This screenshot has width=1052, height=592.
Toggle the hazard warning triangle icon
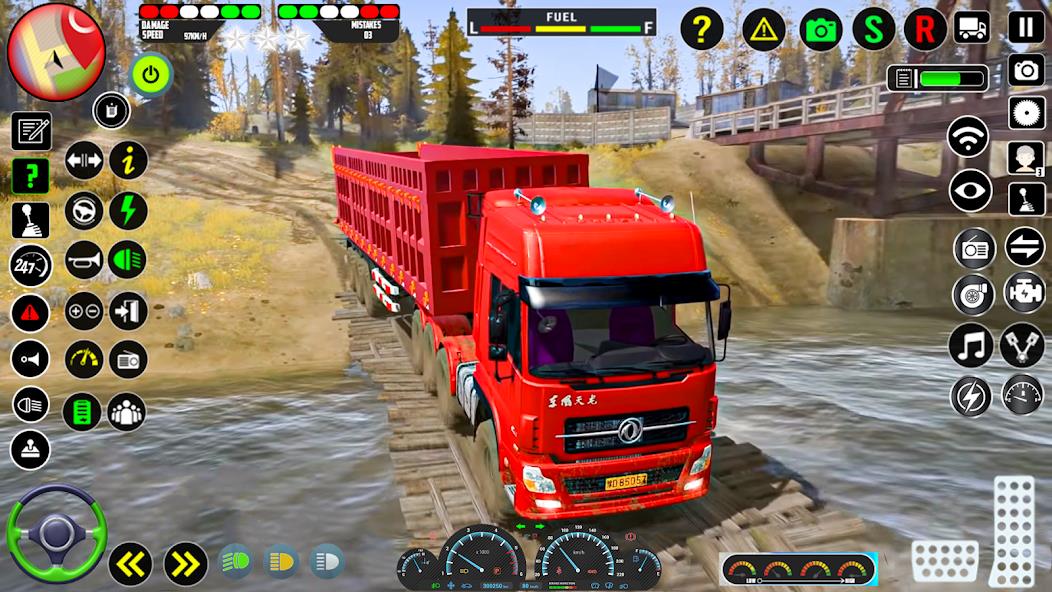764,29
